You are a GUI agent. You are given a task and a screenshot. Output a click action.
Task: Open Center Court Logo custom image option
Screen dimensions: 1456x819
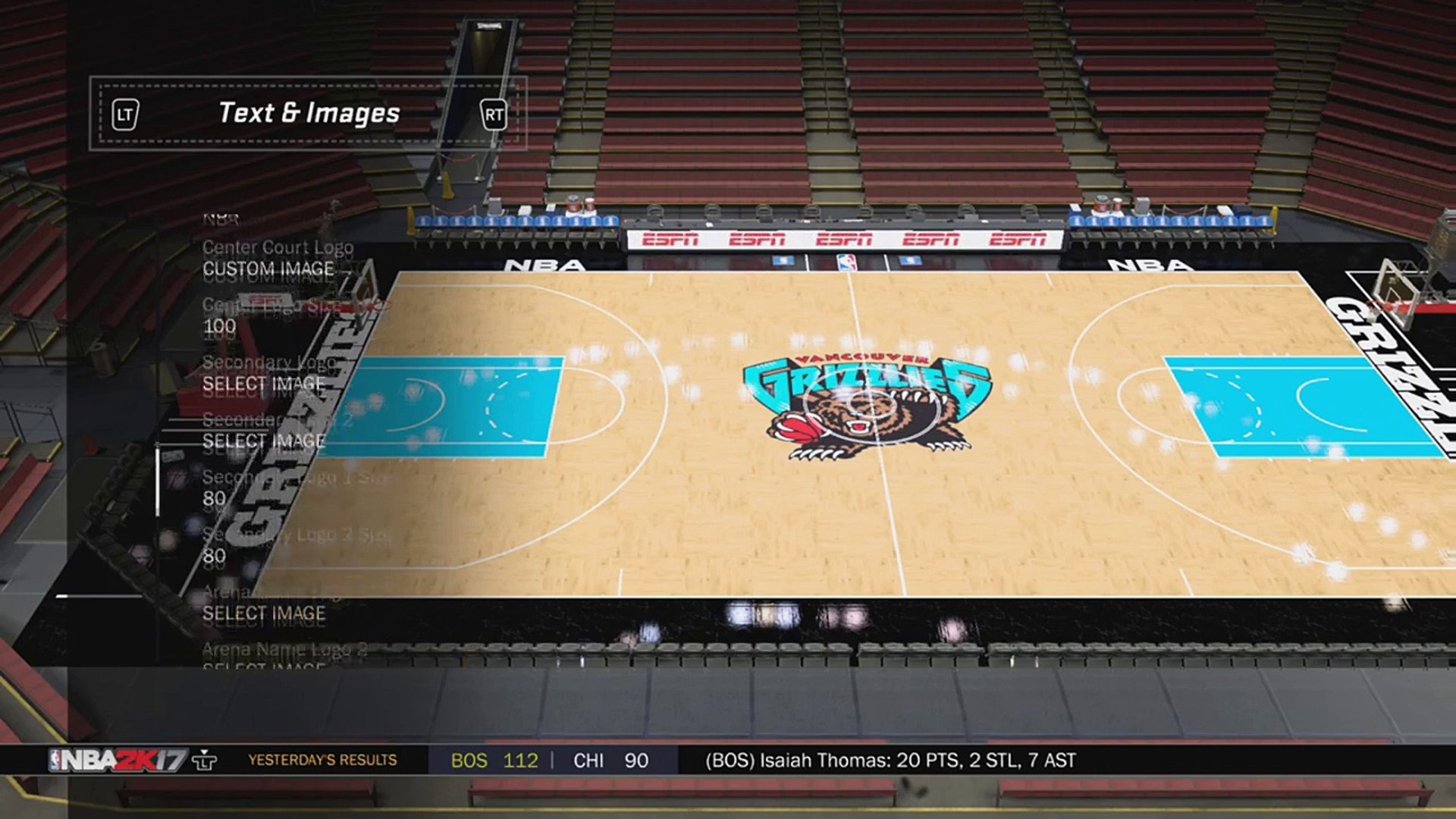[x=268, y=269]
